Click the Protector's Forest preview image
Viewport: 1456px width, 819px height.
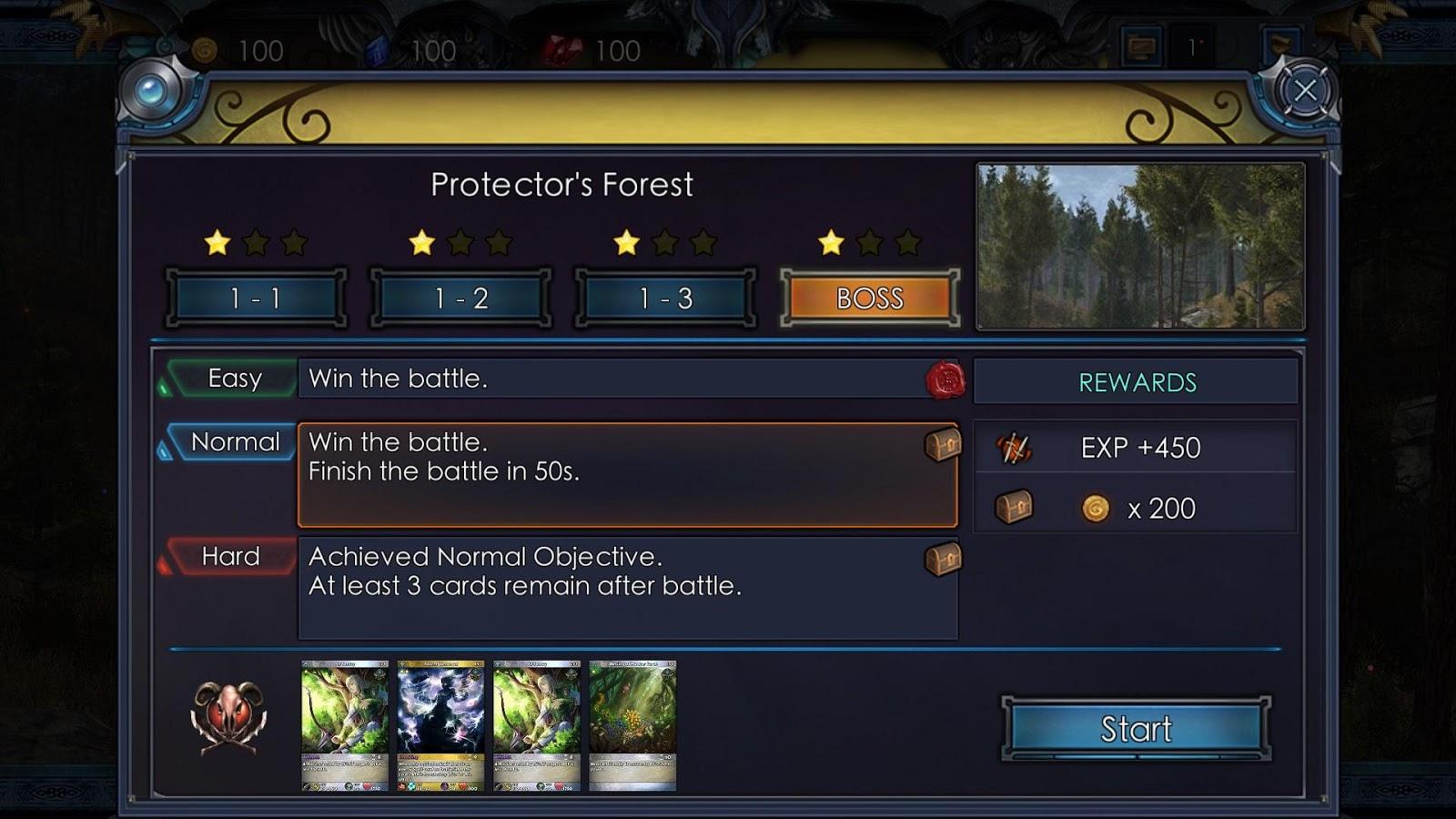(x=1140, y=247)
